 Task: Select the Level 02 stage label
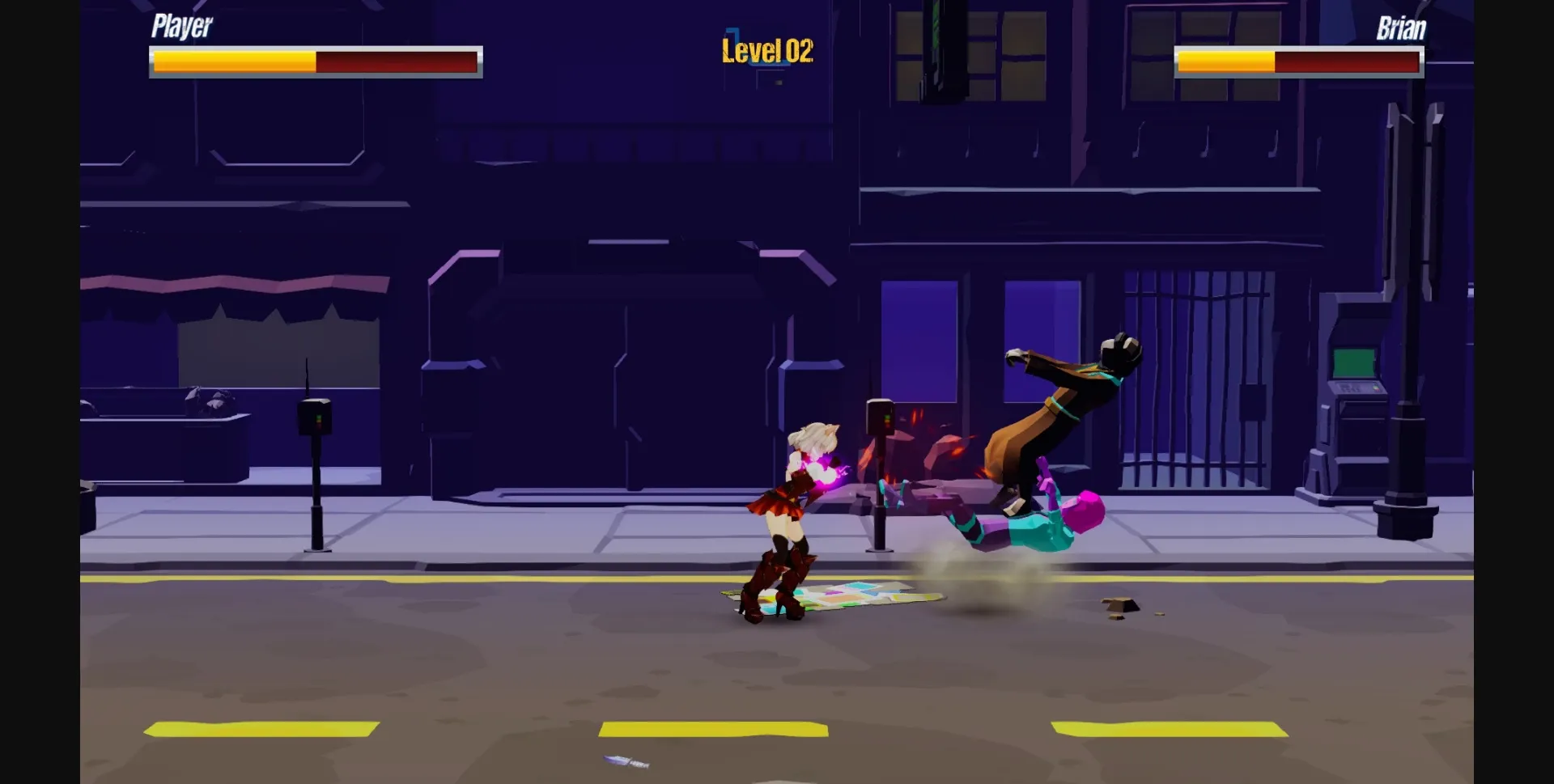[766, 50]
